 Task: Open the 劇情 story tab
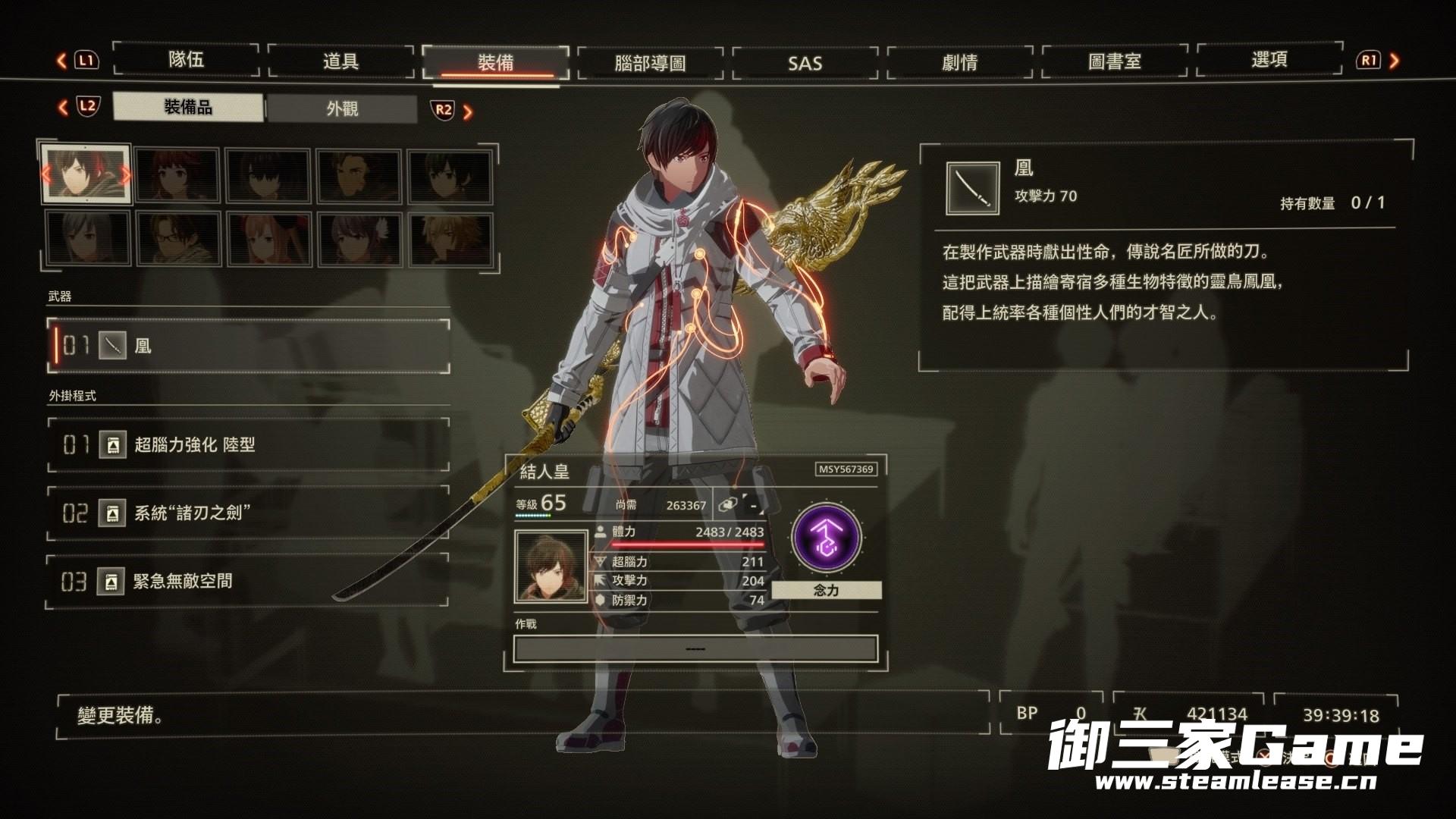(960, 62)
